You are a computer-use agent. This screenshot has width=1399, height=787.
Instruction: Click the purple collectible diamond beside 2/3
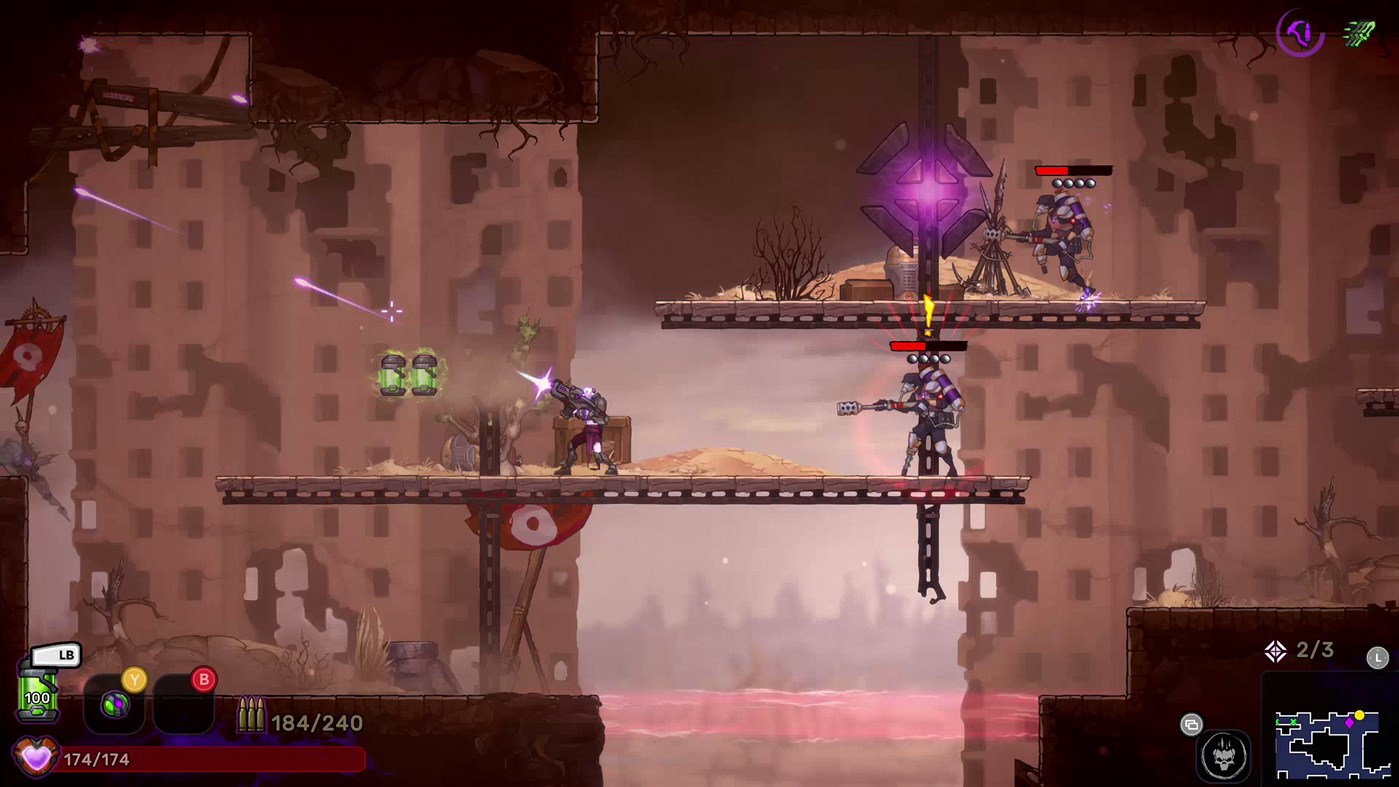[1275, 650]
